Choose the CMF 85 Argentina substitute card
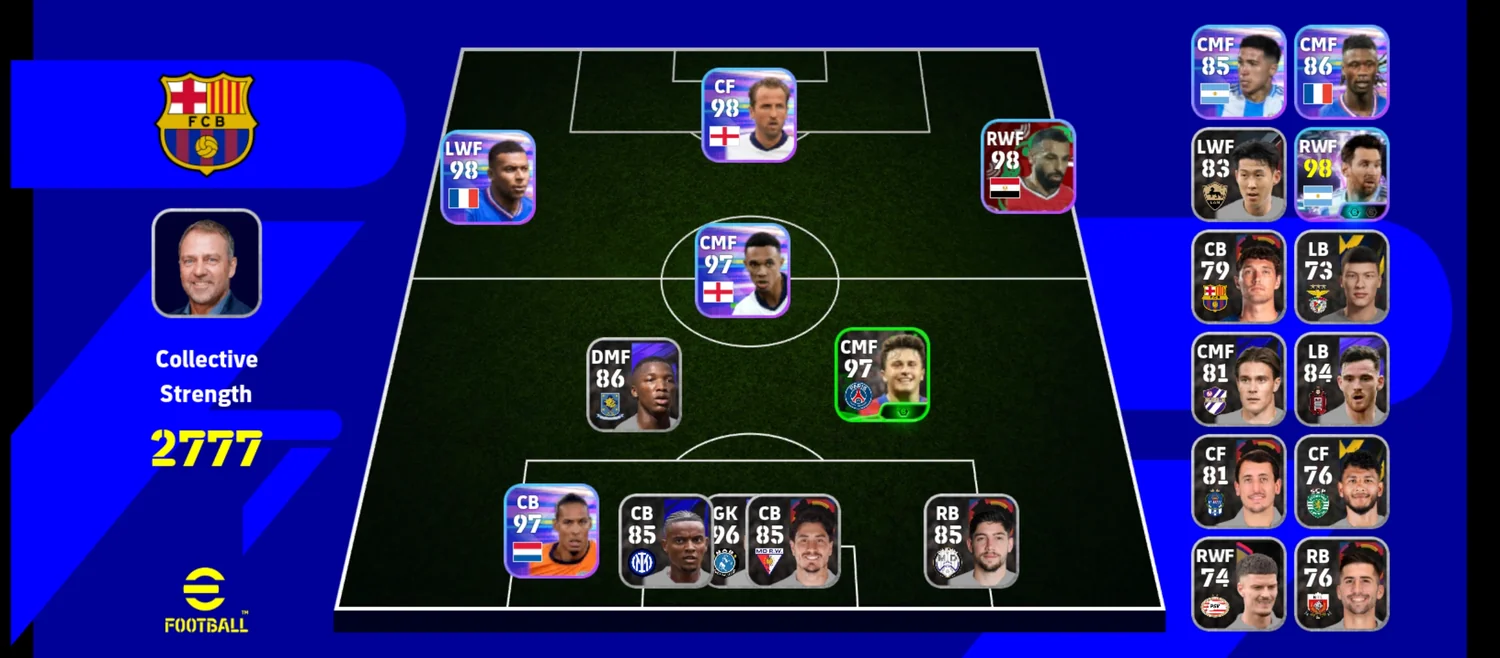This screenshot has width=1500, height=658. coord(1238,72)
